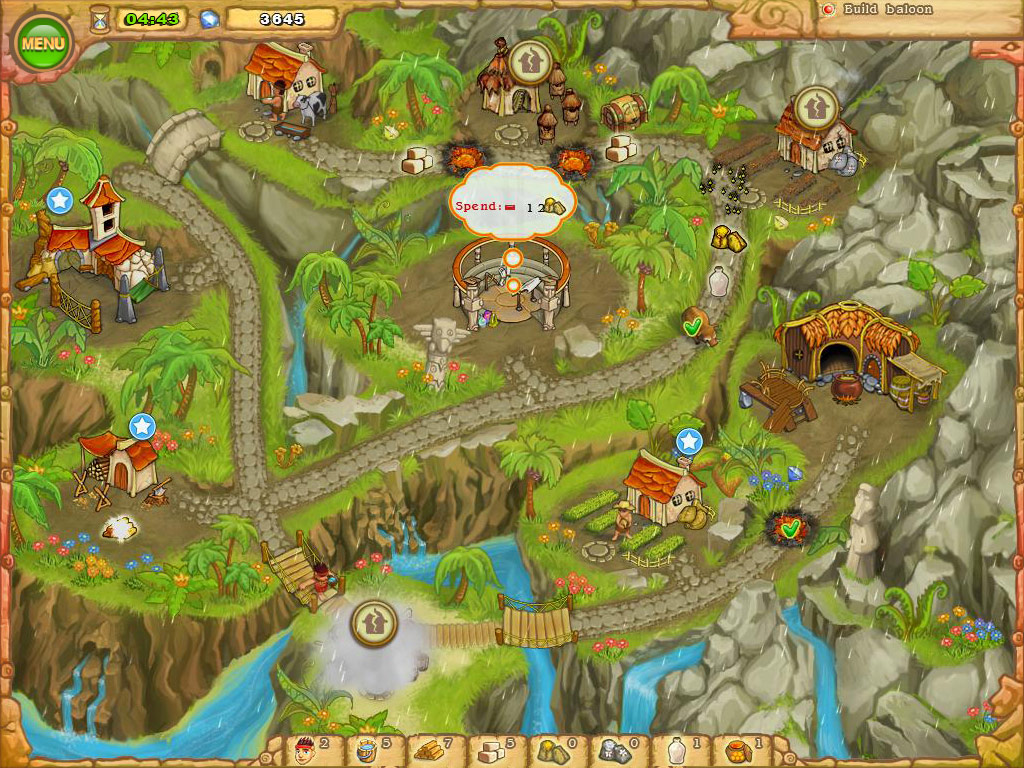Click the green checkmark on the tree stump
This screenshot has height=768, width=1024.
[691, 325]
